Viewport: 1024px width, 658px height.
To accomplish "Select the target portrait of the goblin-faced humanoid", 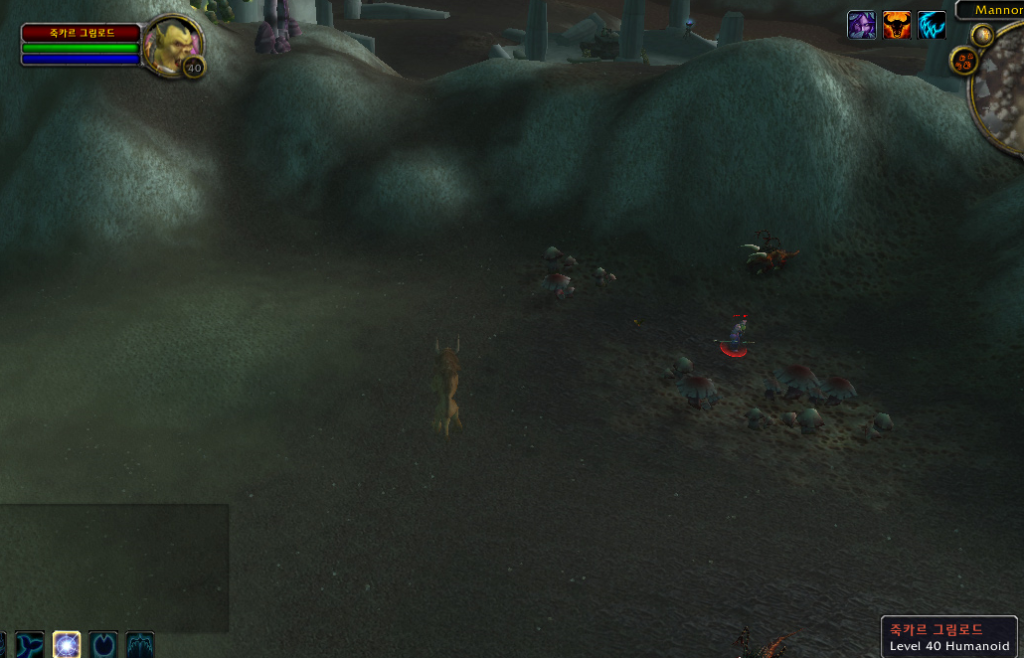I will click(x=172, y=45).
